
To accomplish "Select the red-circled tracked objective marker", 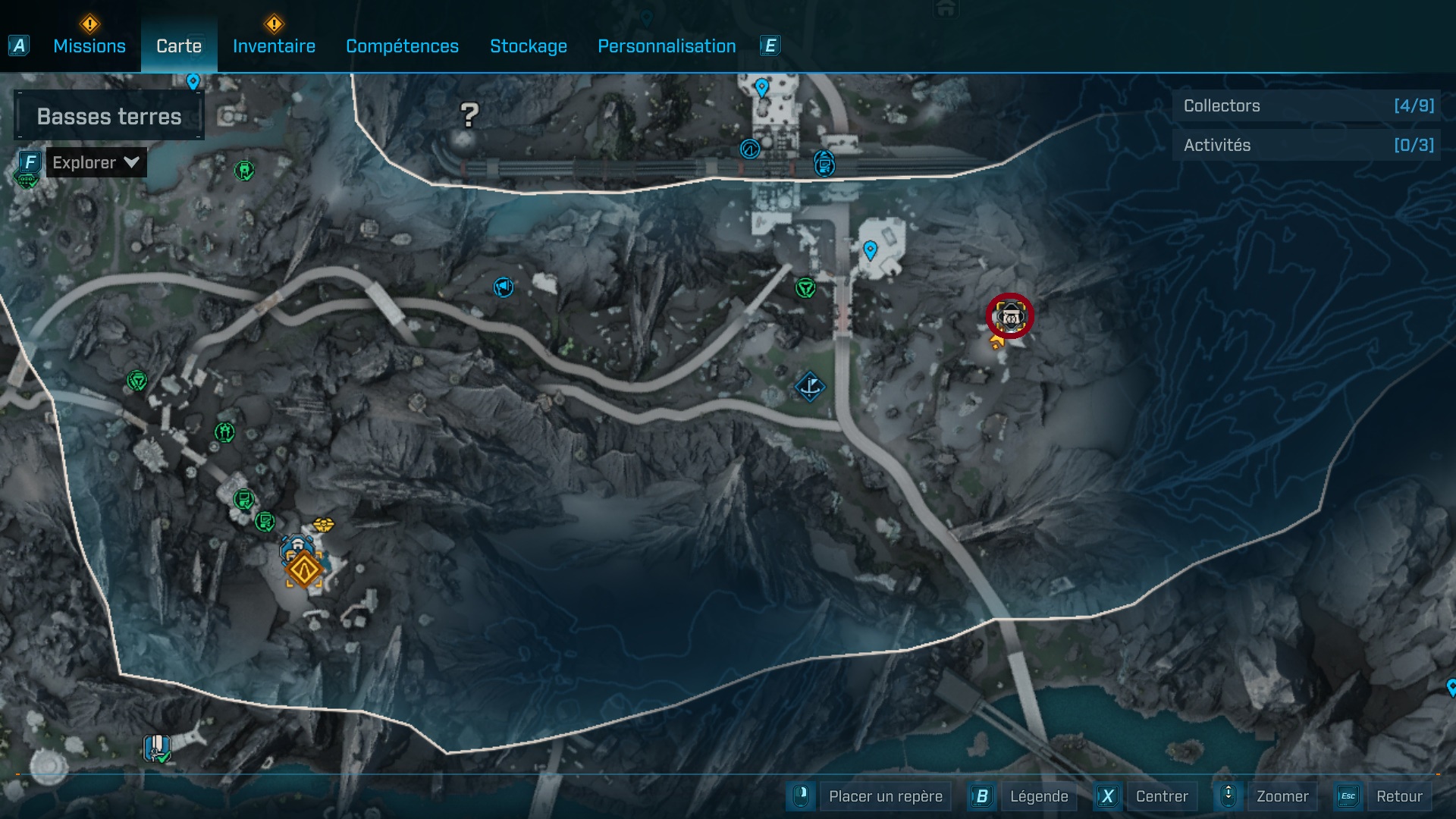I will coord(1009,316).
